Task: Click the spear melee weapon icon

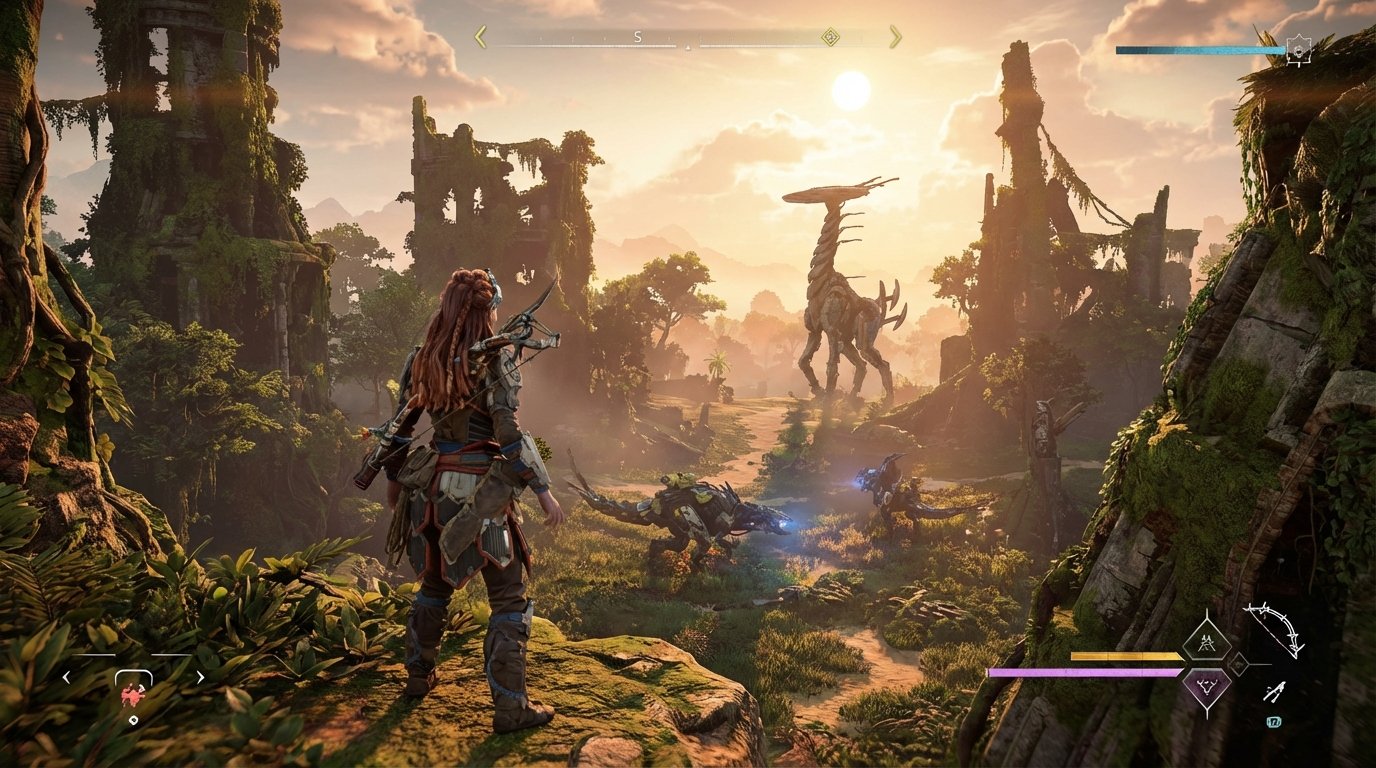Action: tap(1276, 690)
